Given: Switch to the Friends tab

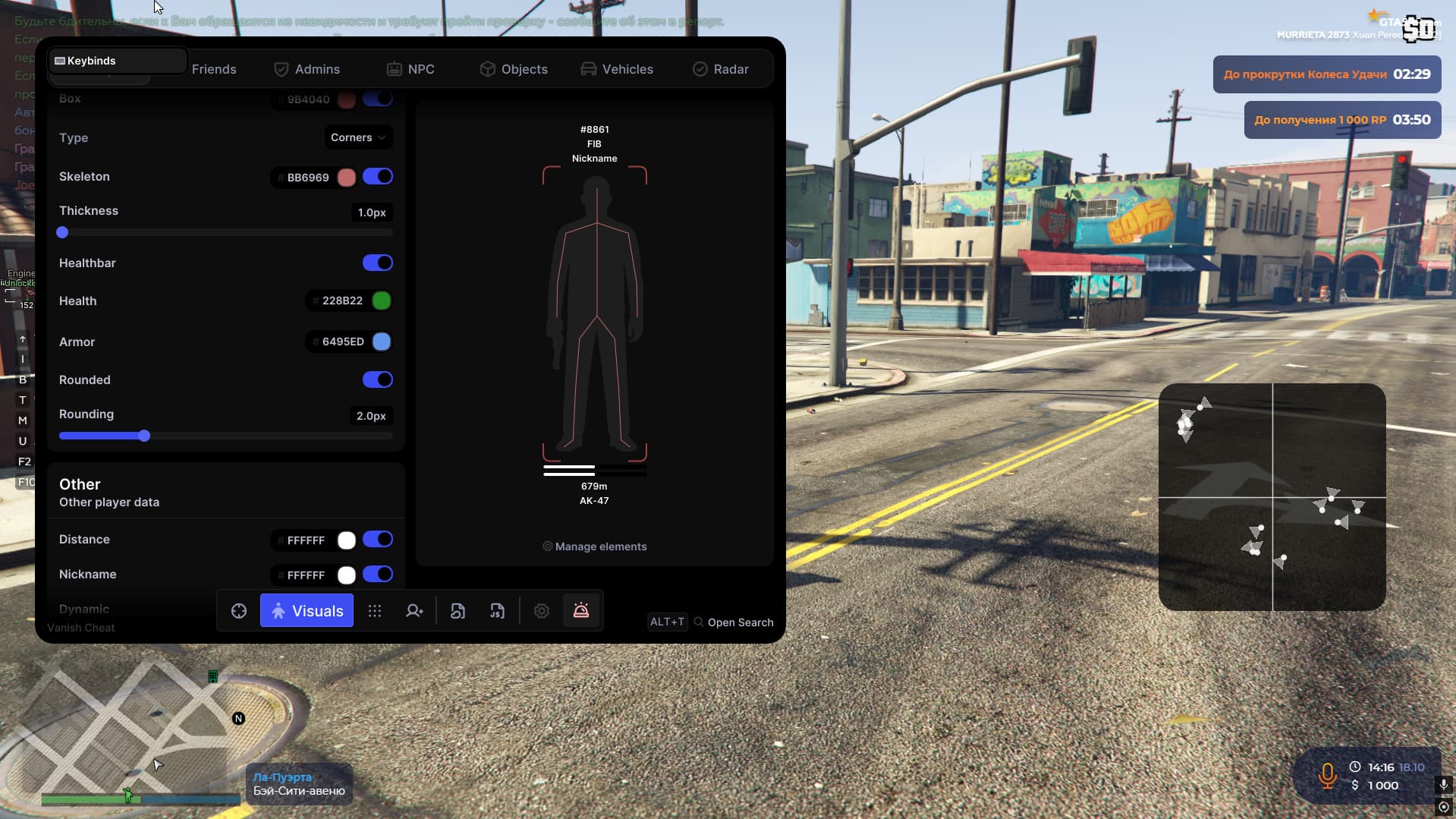Looking at the screenshot, I should click(x=213, y=69).
